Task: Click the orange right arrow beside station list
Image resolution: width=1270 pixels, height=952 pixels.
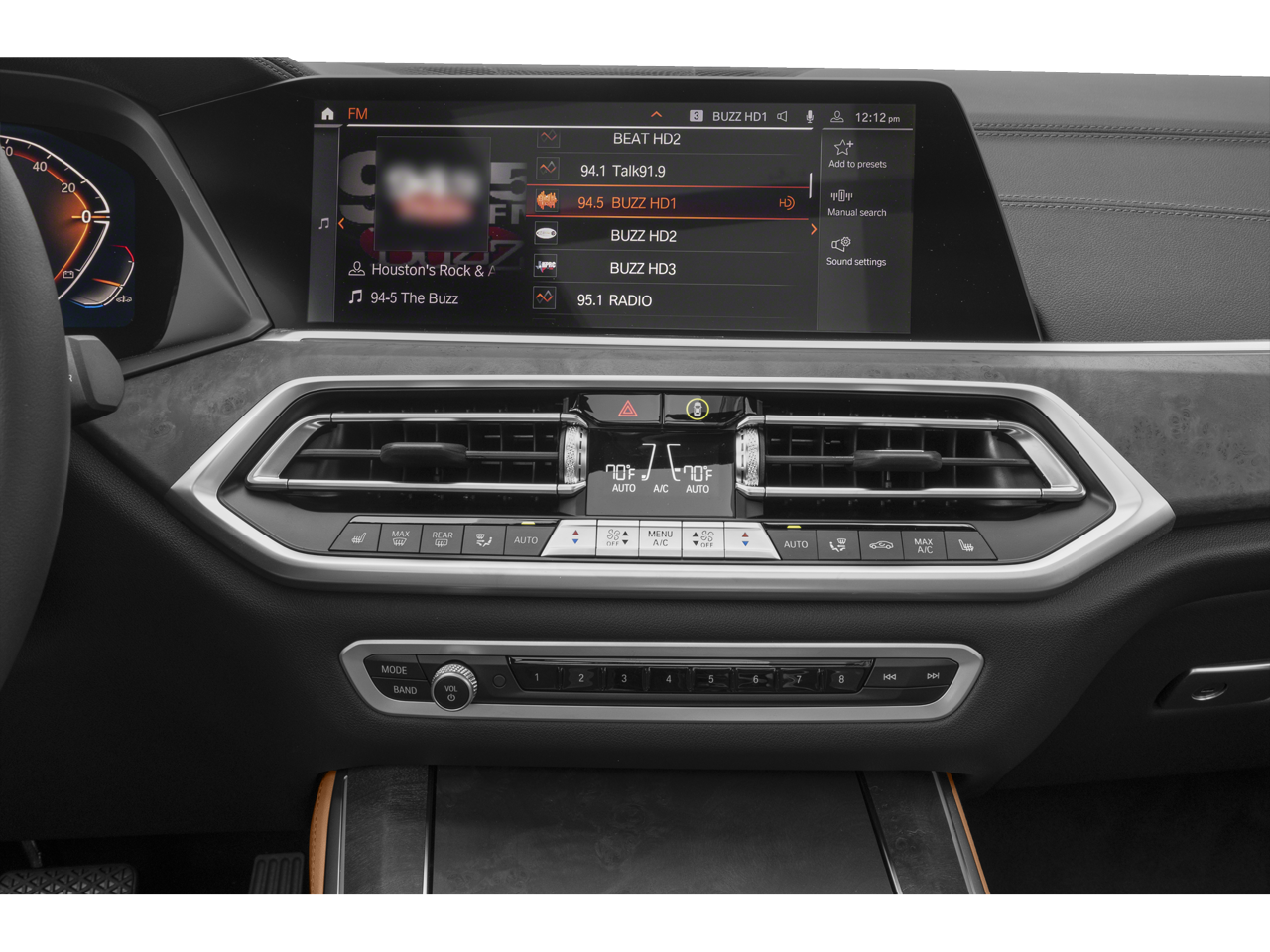Action: point(814,229)
